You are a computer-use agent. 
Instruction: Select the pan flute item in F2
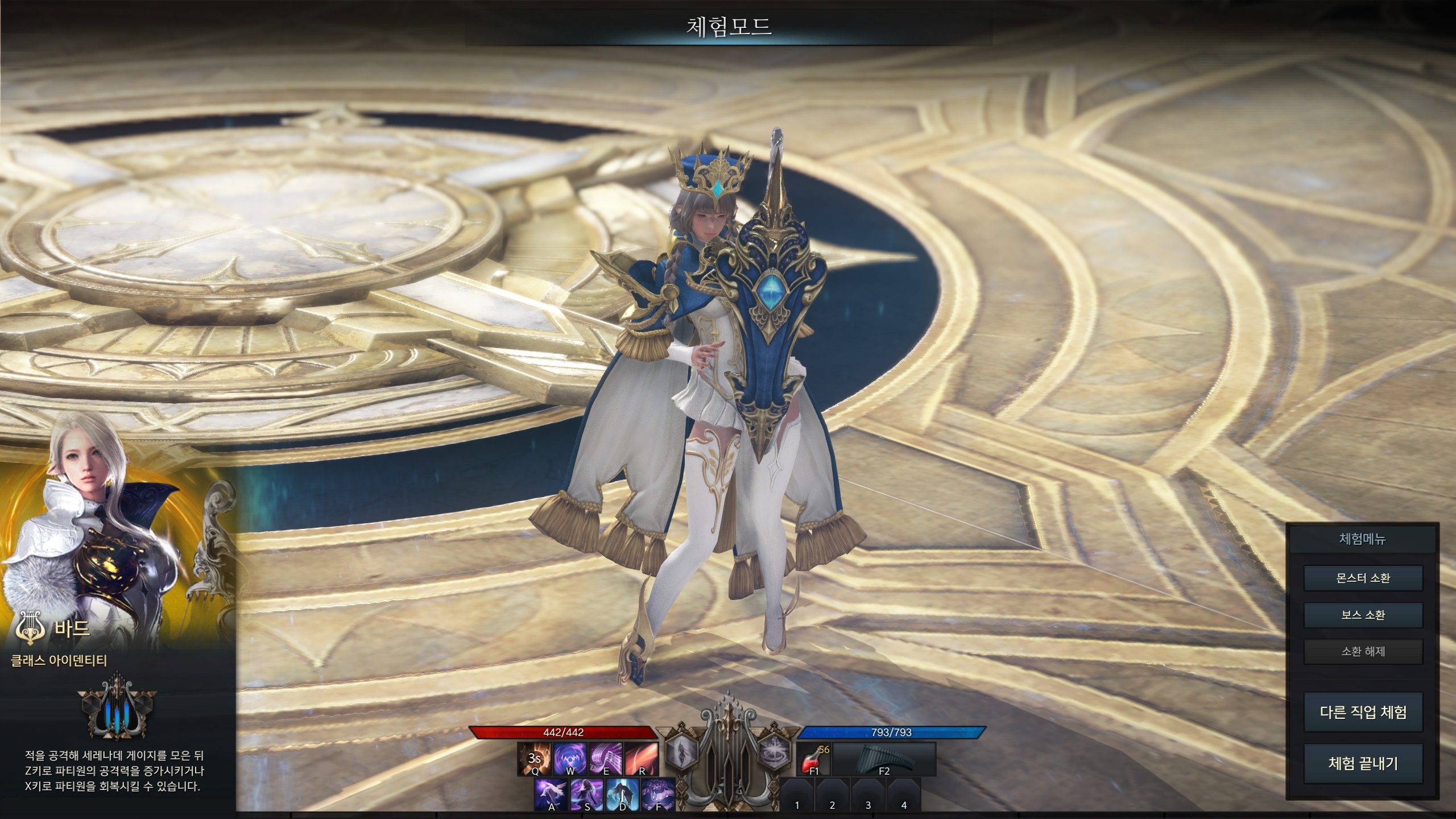point(884,759)
